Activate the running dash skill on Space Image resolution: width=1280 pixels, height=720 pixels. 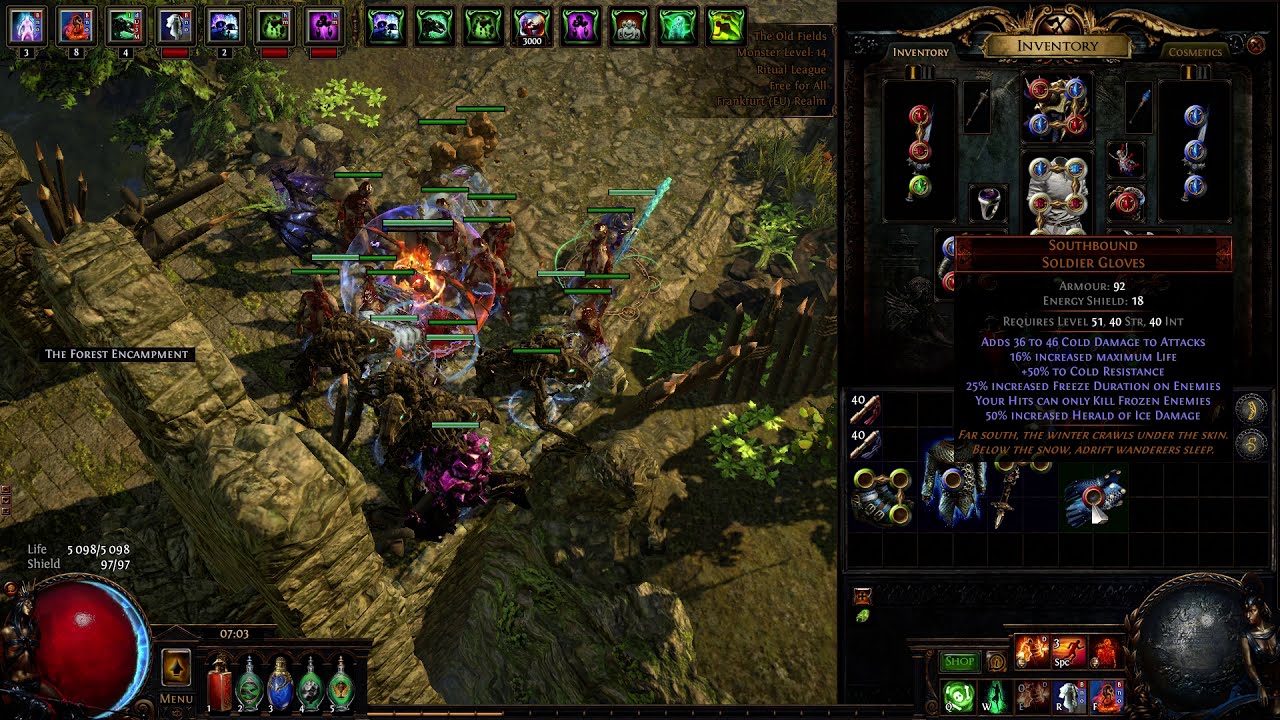(1068, 653)
